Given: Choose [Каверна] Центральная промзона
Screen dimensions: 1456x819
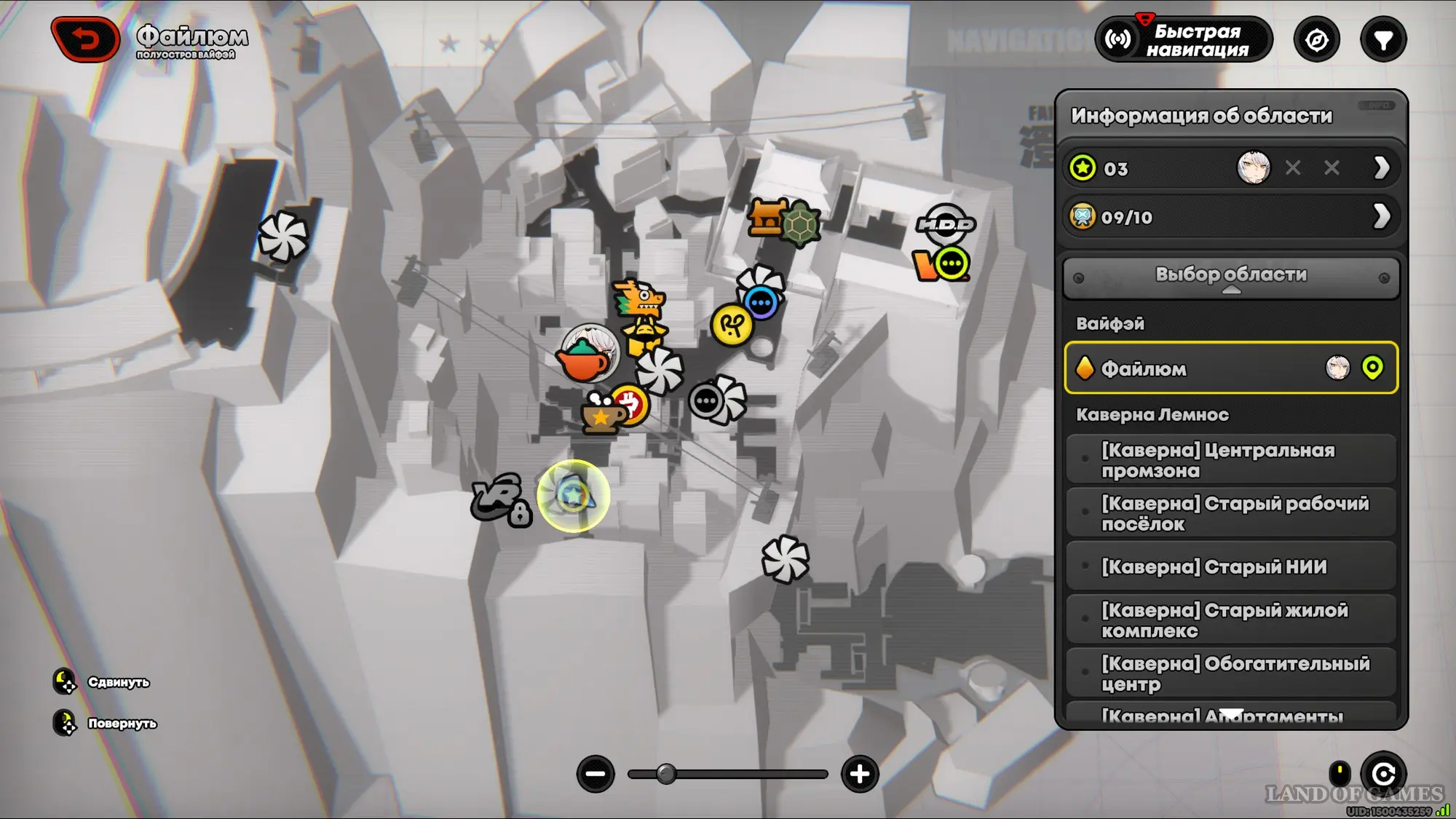Looking at the screenshot, I should tap(1230, 460).
